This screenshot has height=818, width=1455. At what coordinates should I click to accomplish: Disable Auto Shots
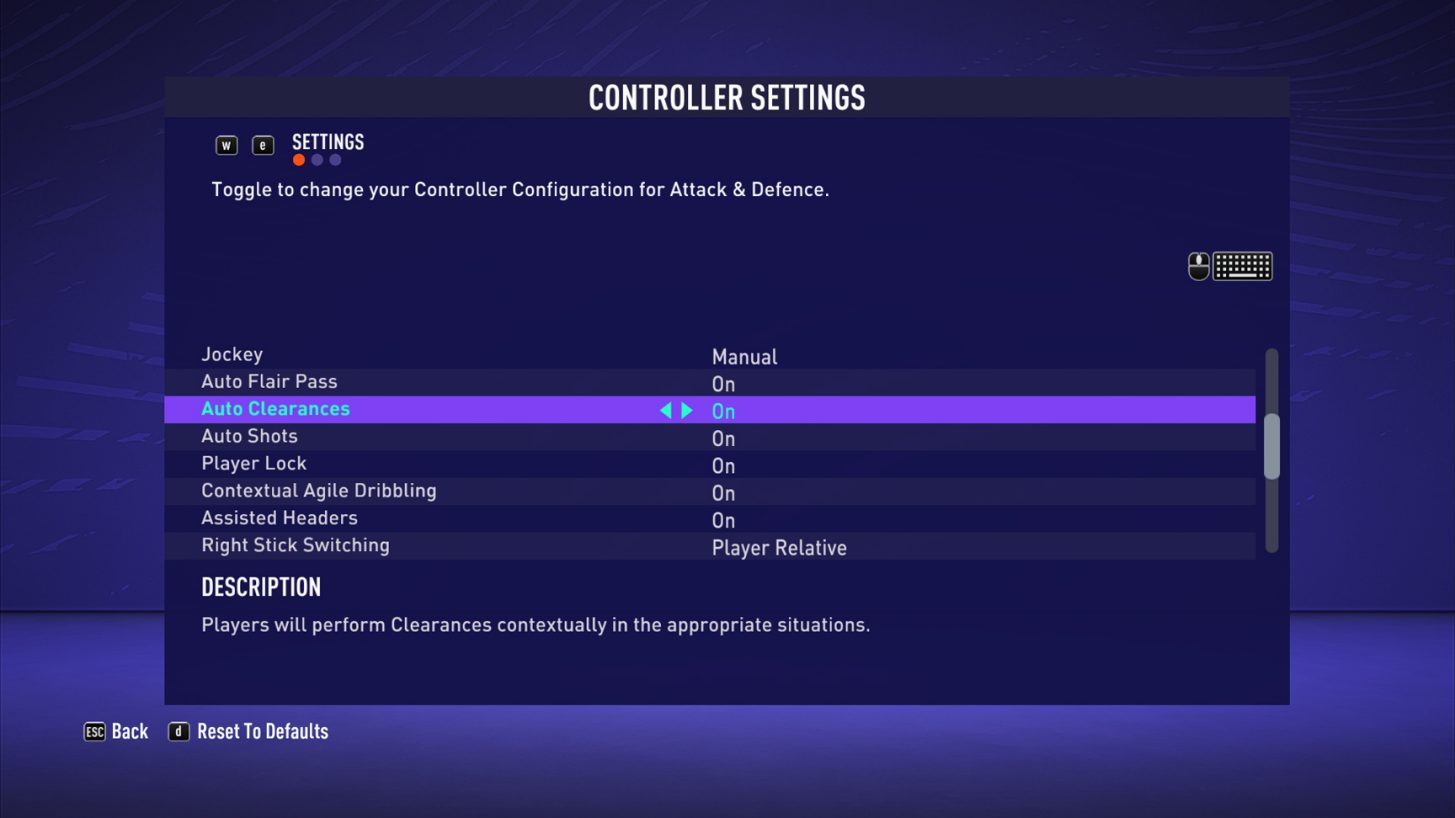[x=722, y=438]
